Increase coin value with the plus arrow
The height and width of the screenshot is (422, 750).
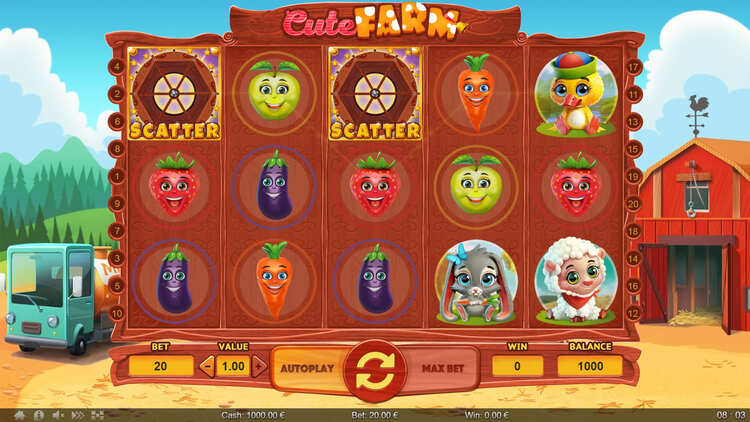[x=260, y=366]
